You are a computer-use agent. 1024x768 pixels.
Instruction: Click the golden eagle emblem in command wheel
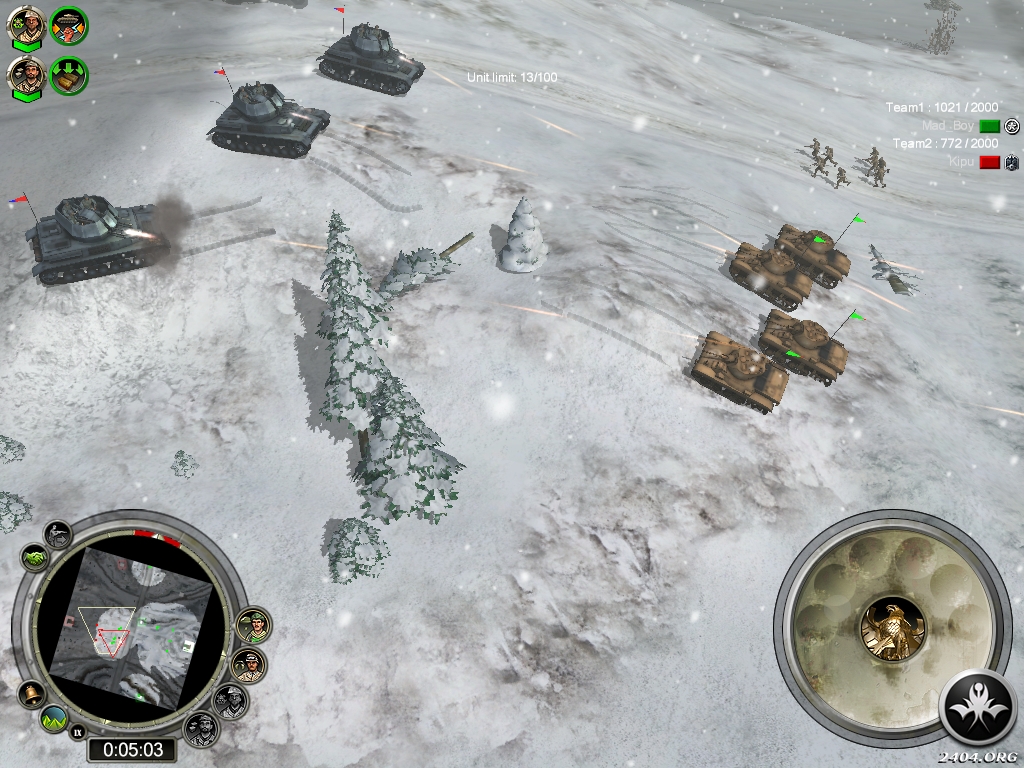pyautogui.click(x=892, y=628)
